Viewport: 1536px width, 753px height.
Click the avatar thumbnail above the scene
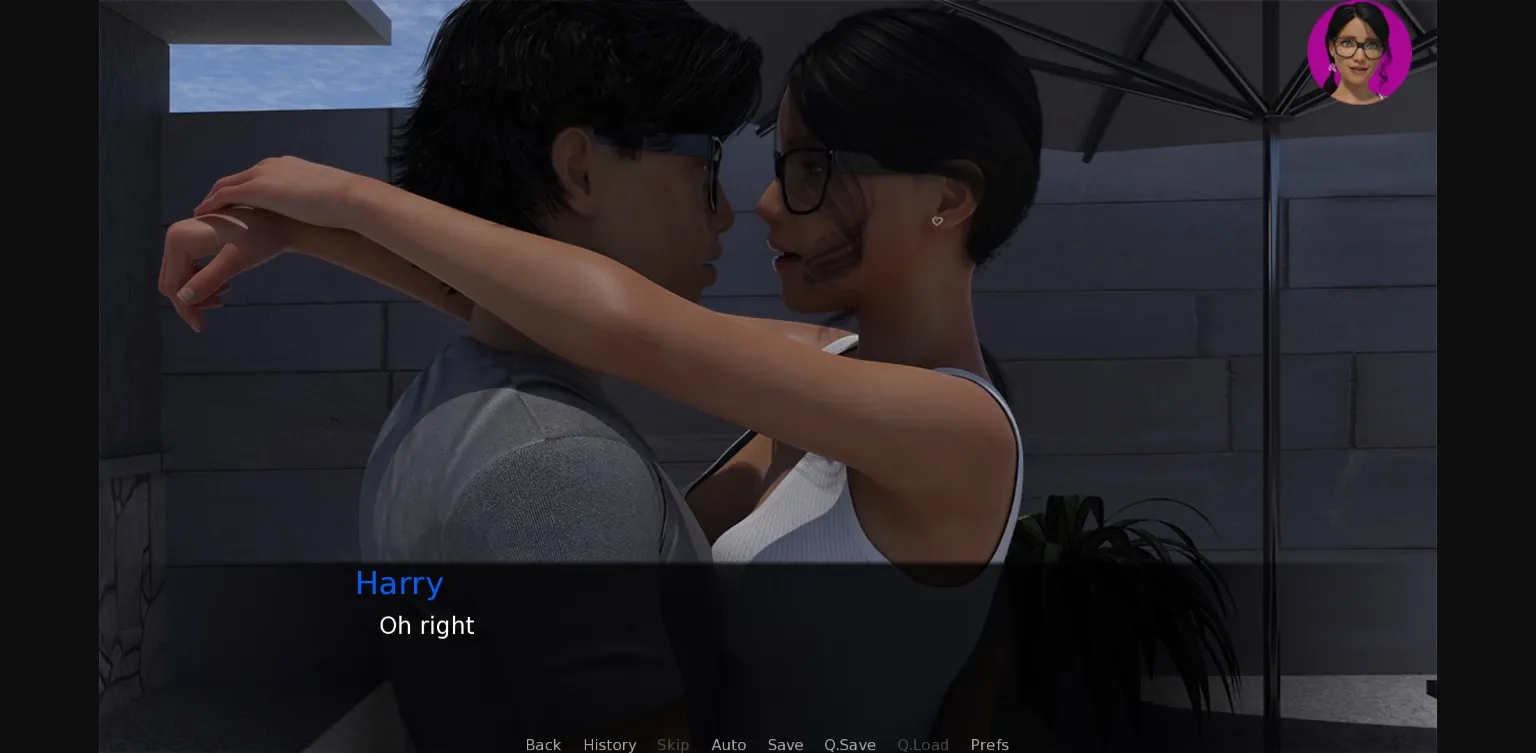(x=1358, y=52)
